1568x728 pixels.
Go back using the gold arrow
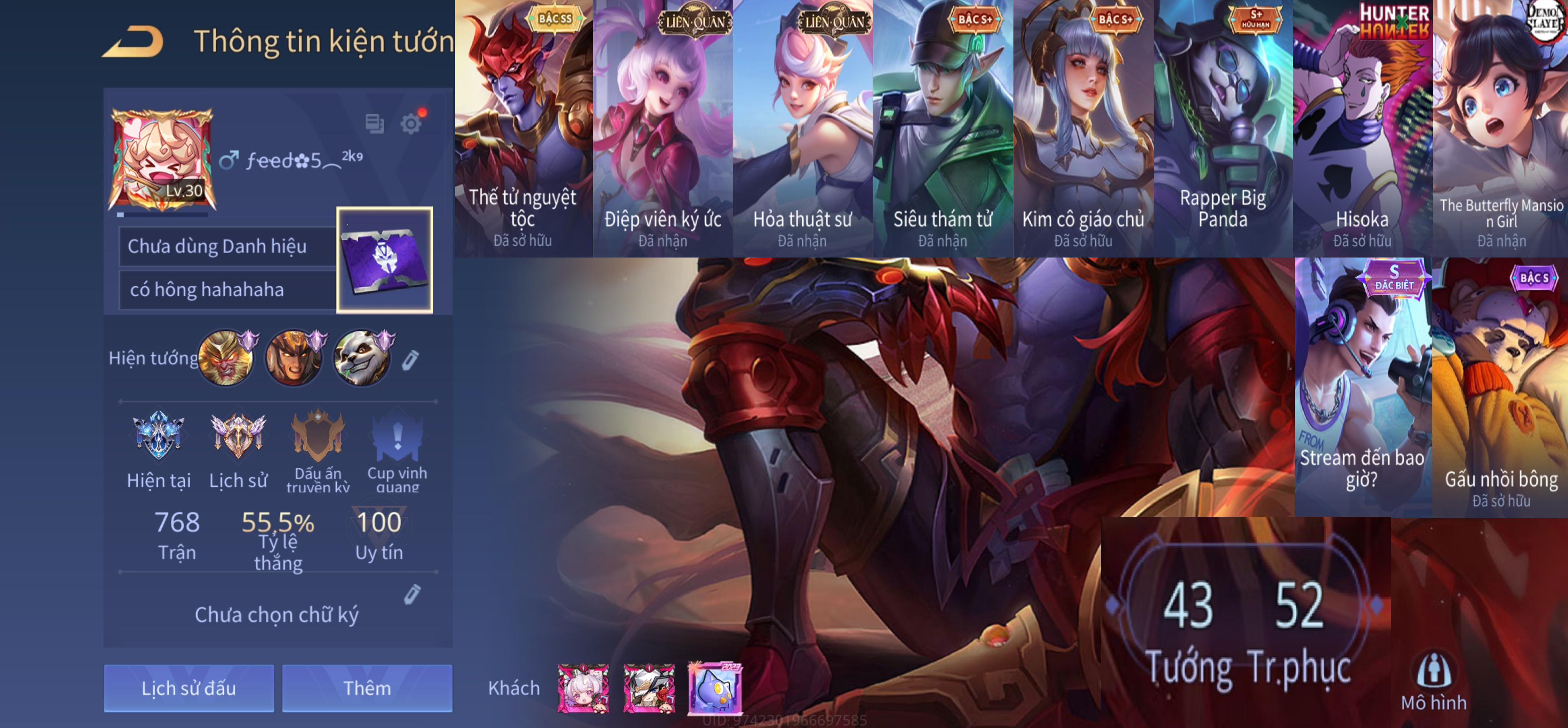tap(133, 42)
